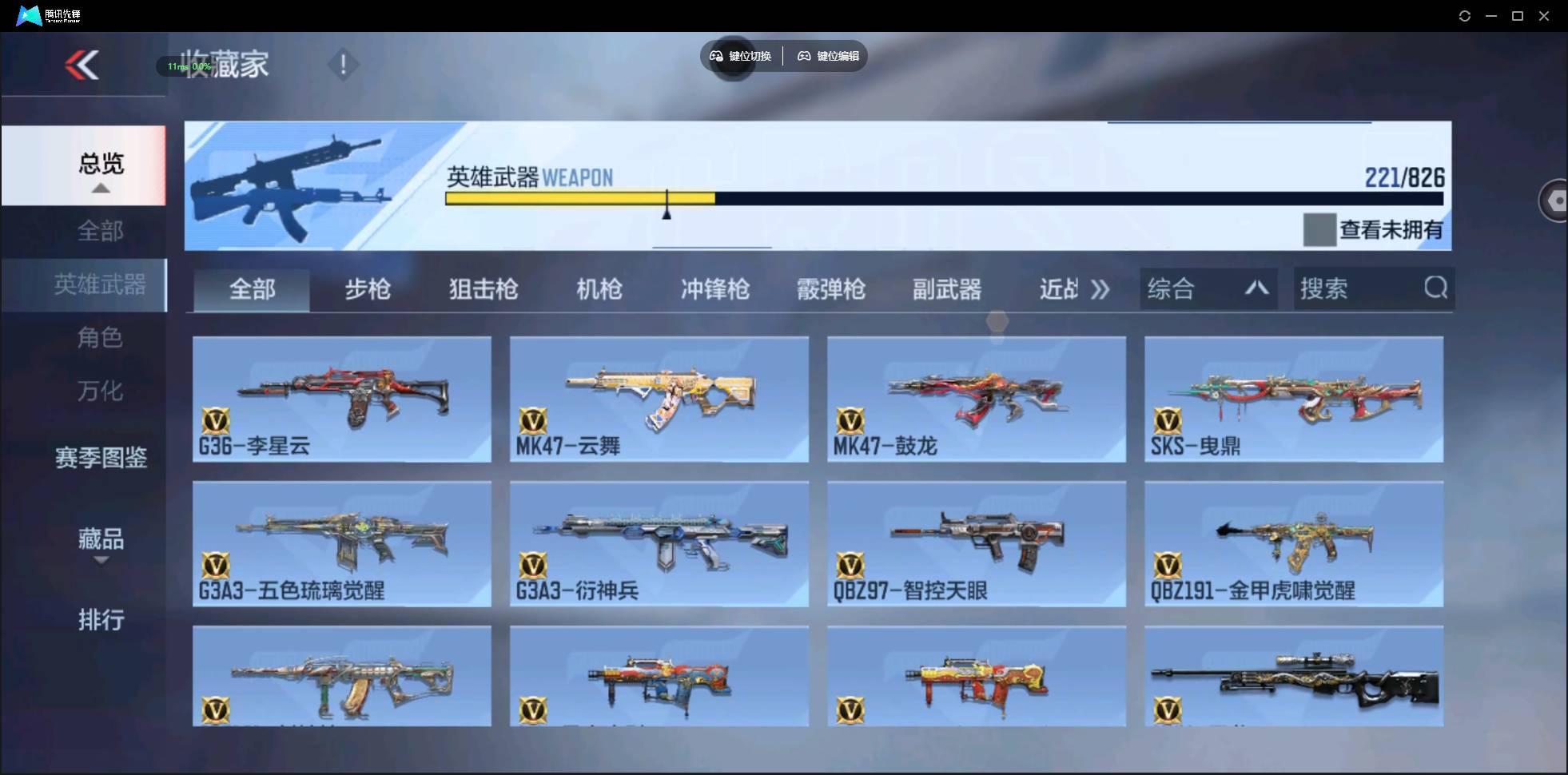Collapse the sort order chevron beside 综合
The width and height of the screenshot is (1568, 775).
pos(1256,288)
